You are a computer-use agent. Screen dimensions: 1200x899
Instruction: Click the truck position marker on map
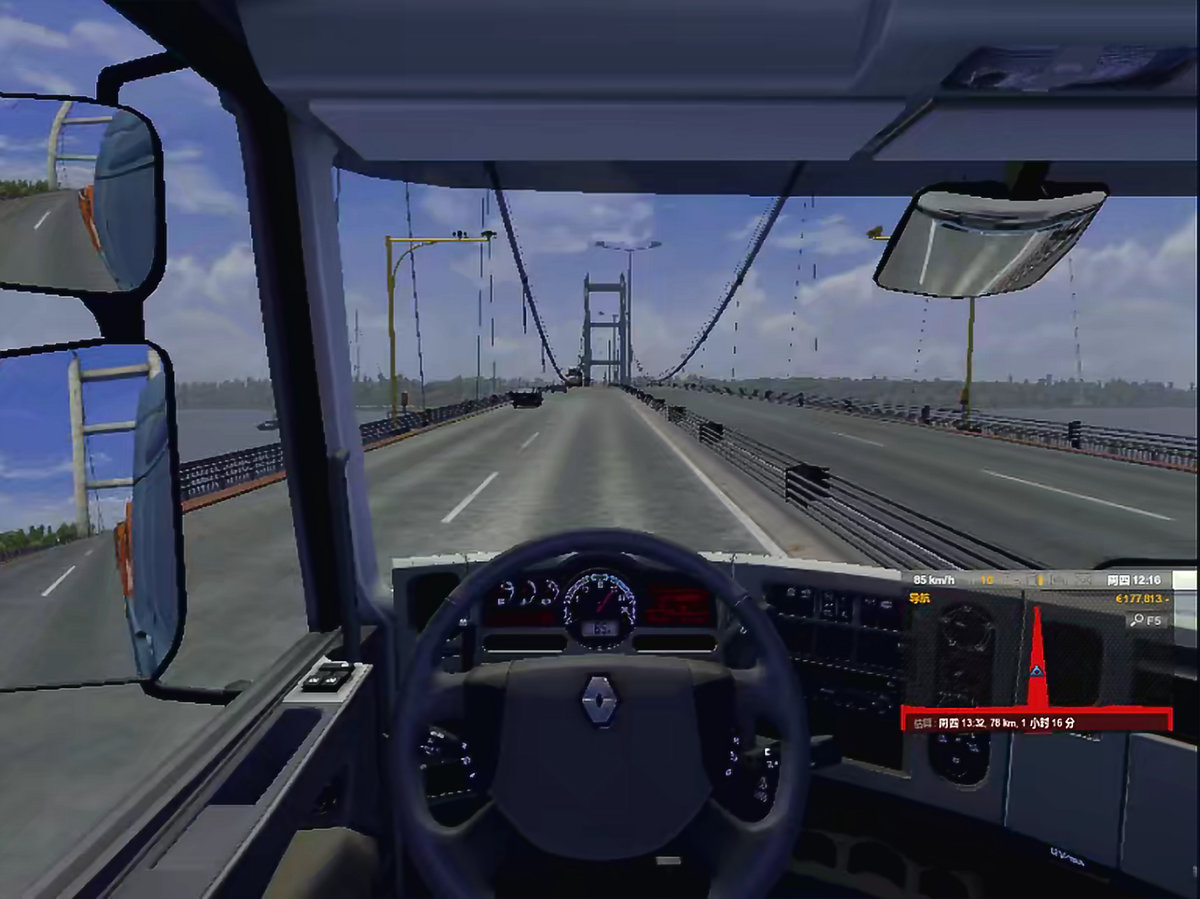[x=1035, y=670]
